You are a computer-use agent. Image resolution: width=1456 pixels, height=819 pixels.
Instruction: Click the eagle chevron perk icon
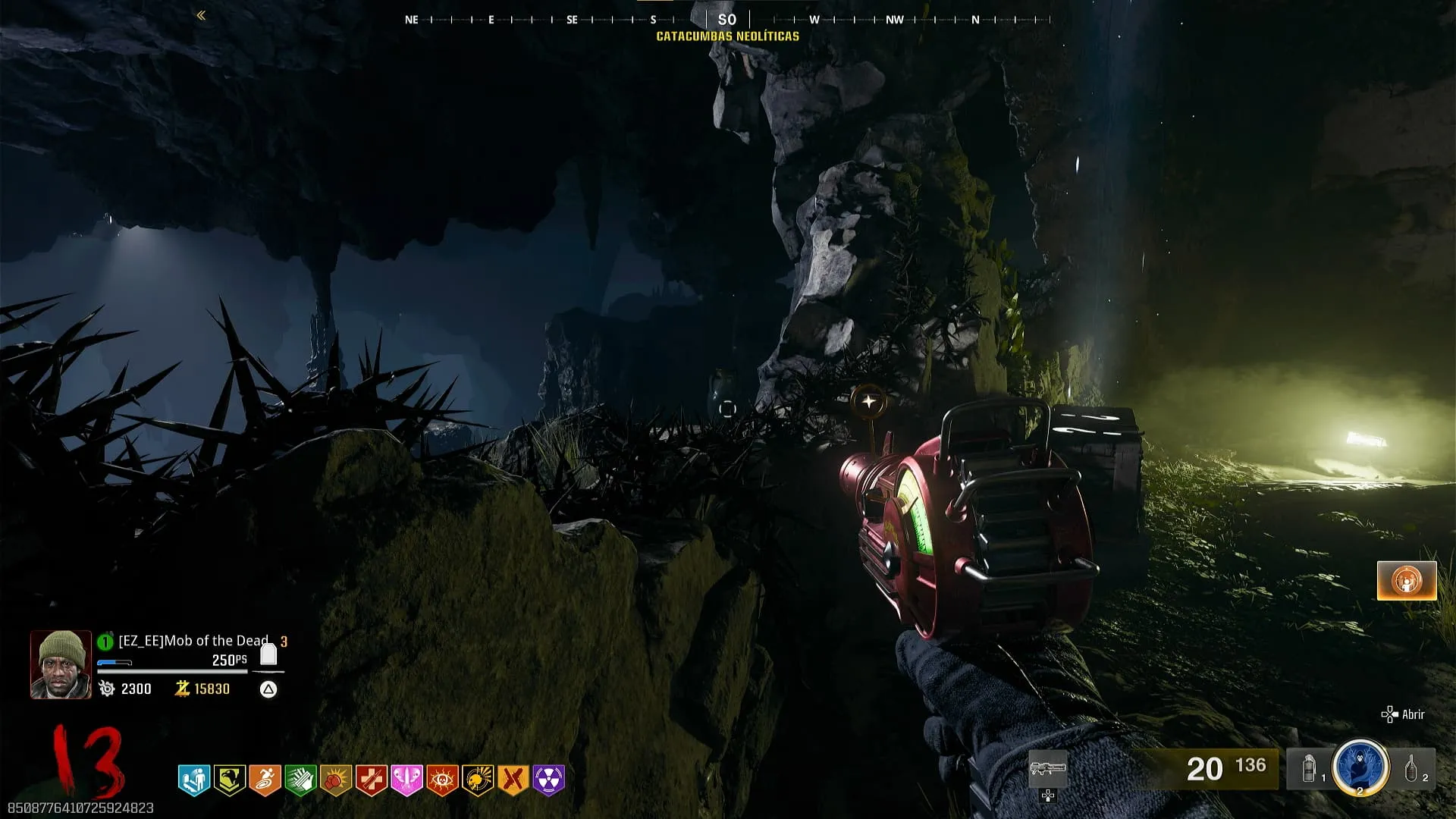(x=229, y=780)
